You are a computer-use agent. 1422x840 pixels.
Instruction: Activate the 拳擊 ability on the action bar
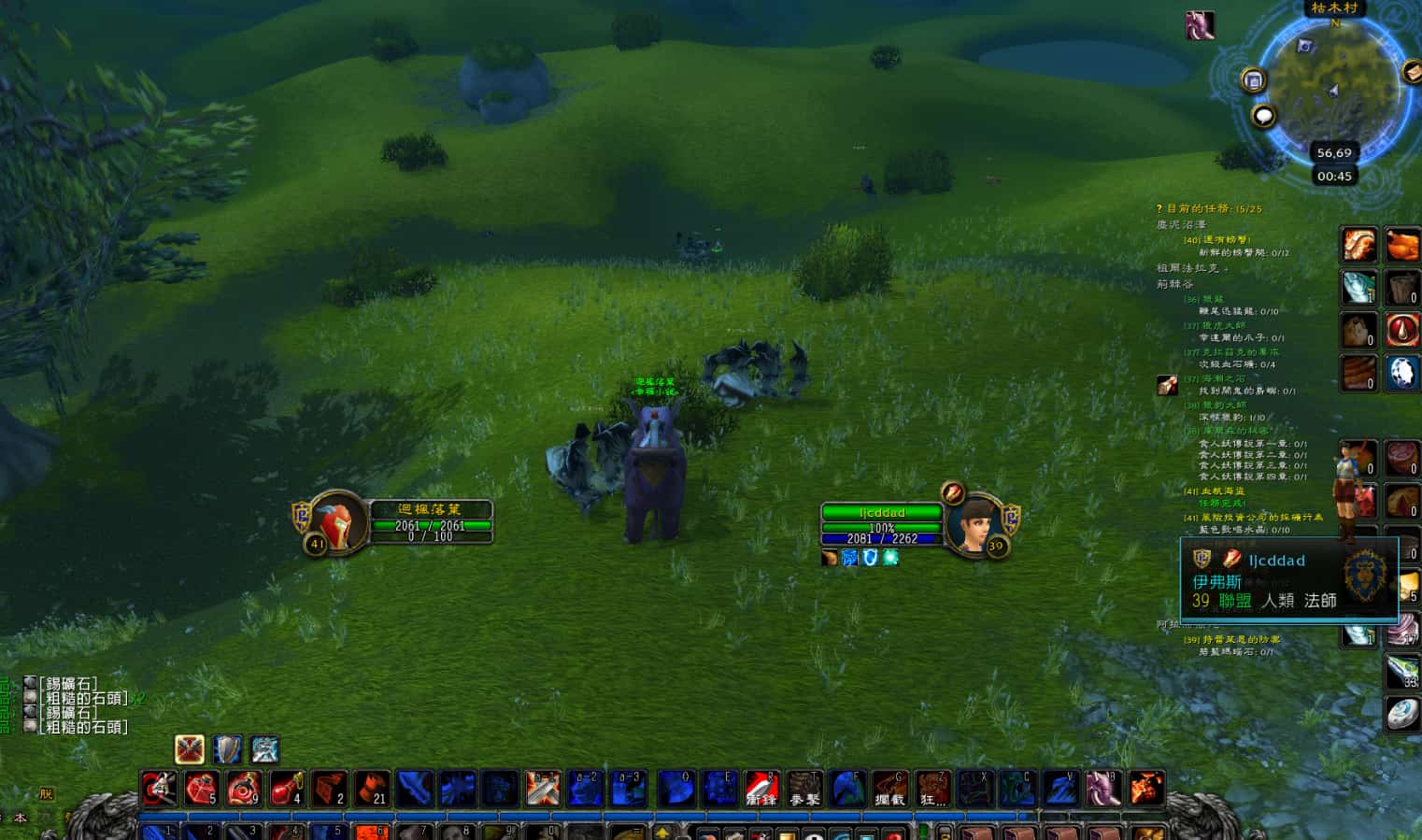point(804,789)
